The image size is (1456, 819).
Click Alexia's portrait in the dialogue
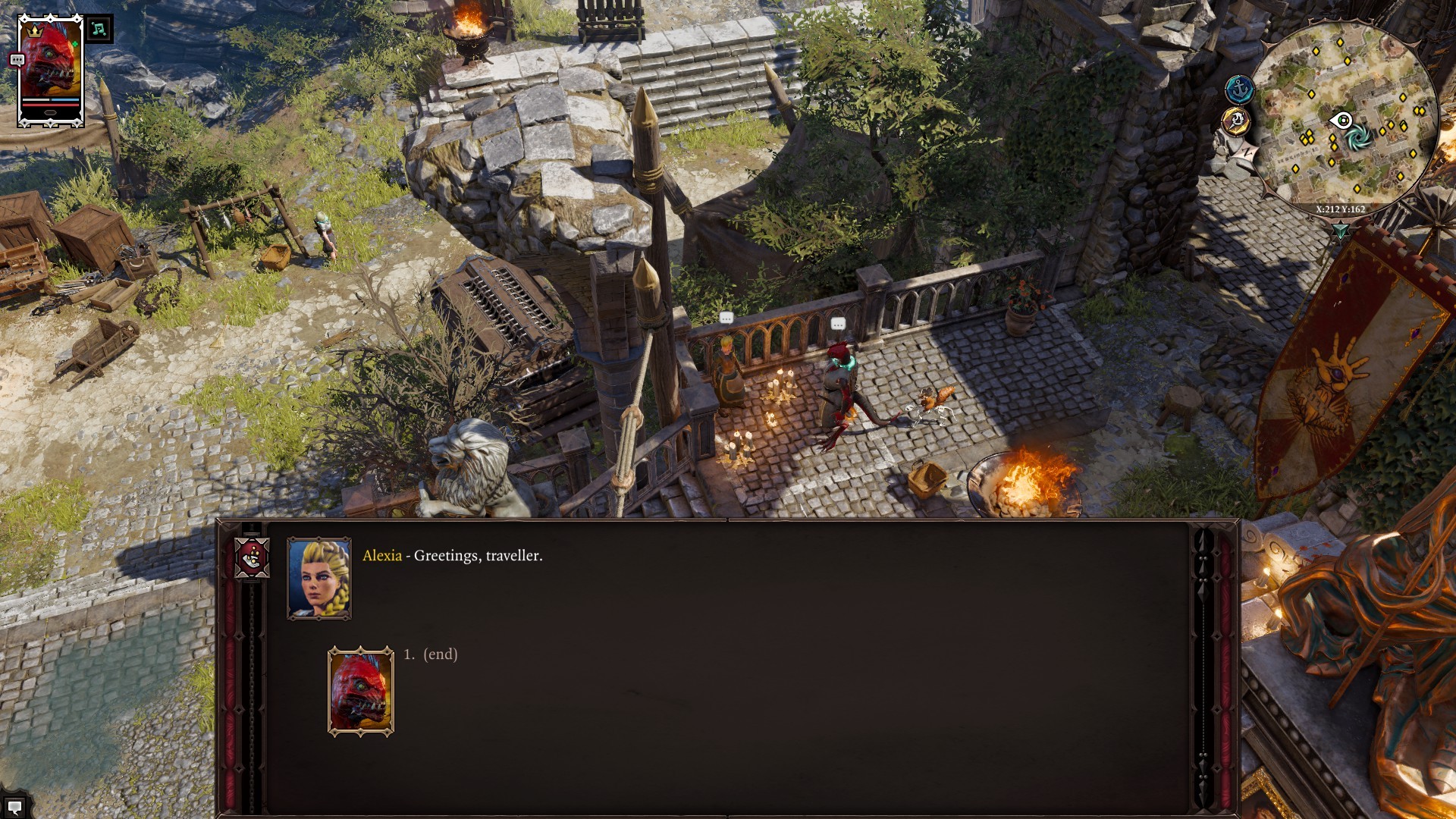(x=319, y=579)
